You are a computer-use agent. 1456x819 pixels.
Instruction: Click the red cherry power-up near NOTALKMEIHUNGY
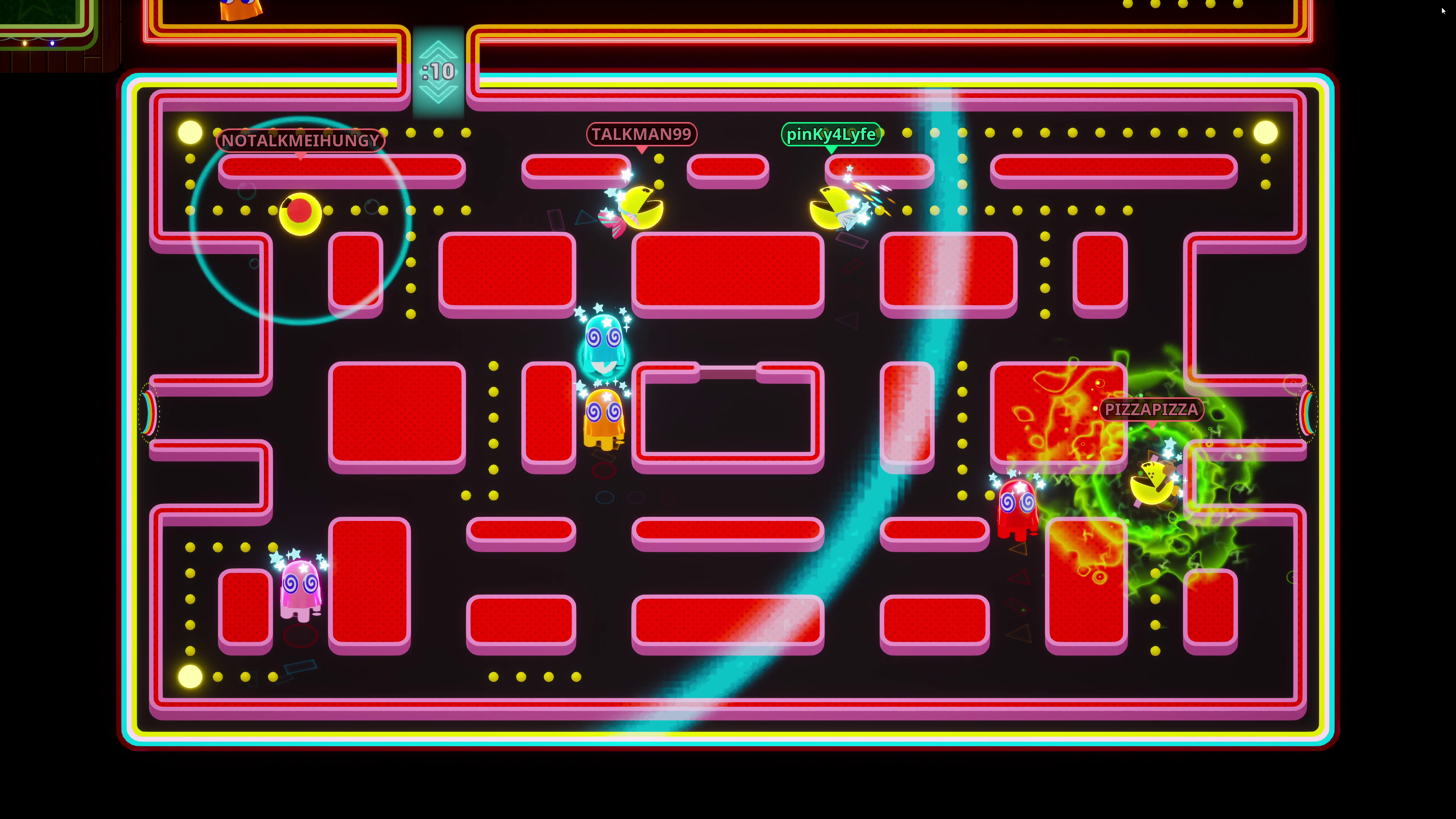300,211
